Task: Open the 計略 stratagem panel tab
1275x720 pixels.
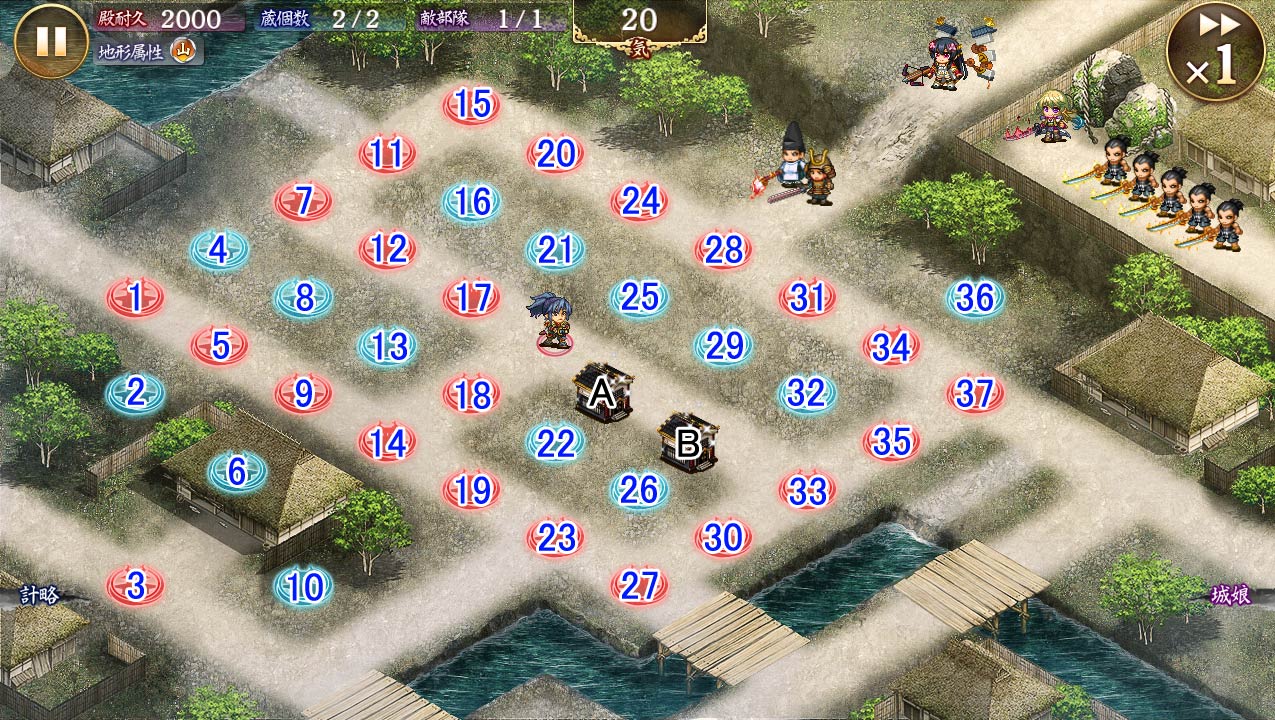Action: coord(40,595)
